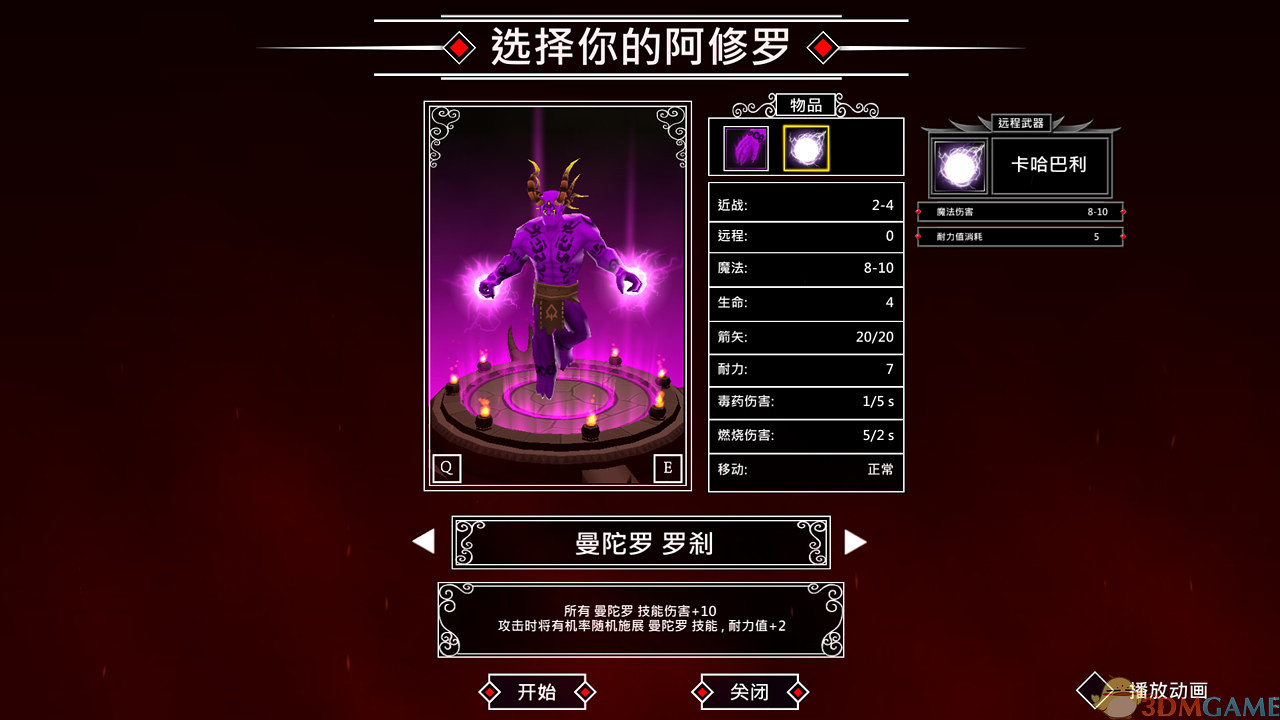Image resolution: width=1280 pixels, height=720 pixels.
Task: Click the Q keybind icon on the character card
Action: [x=447, y=468]
